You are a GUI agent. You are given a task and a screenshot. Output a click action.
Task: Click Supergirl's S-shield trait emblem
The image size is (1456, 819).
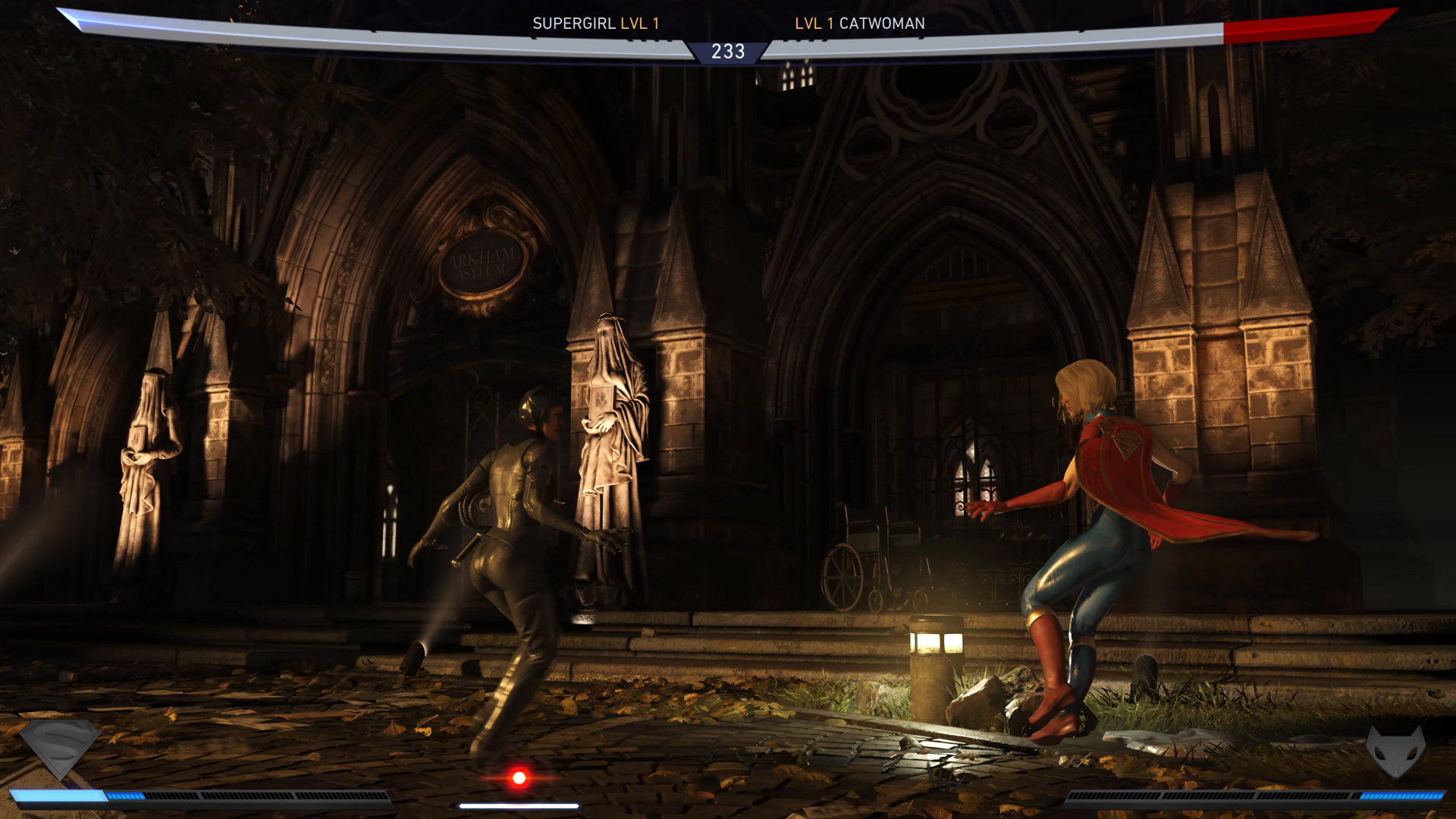(59, 748)
